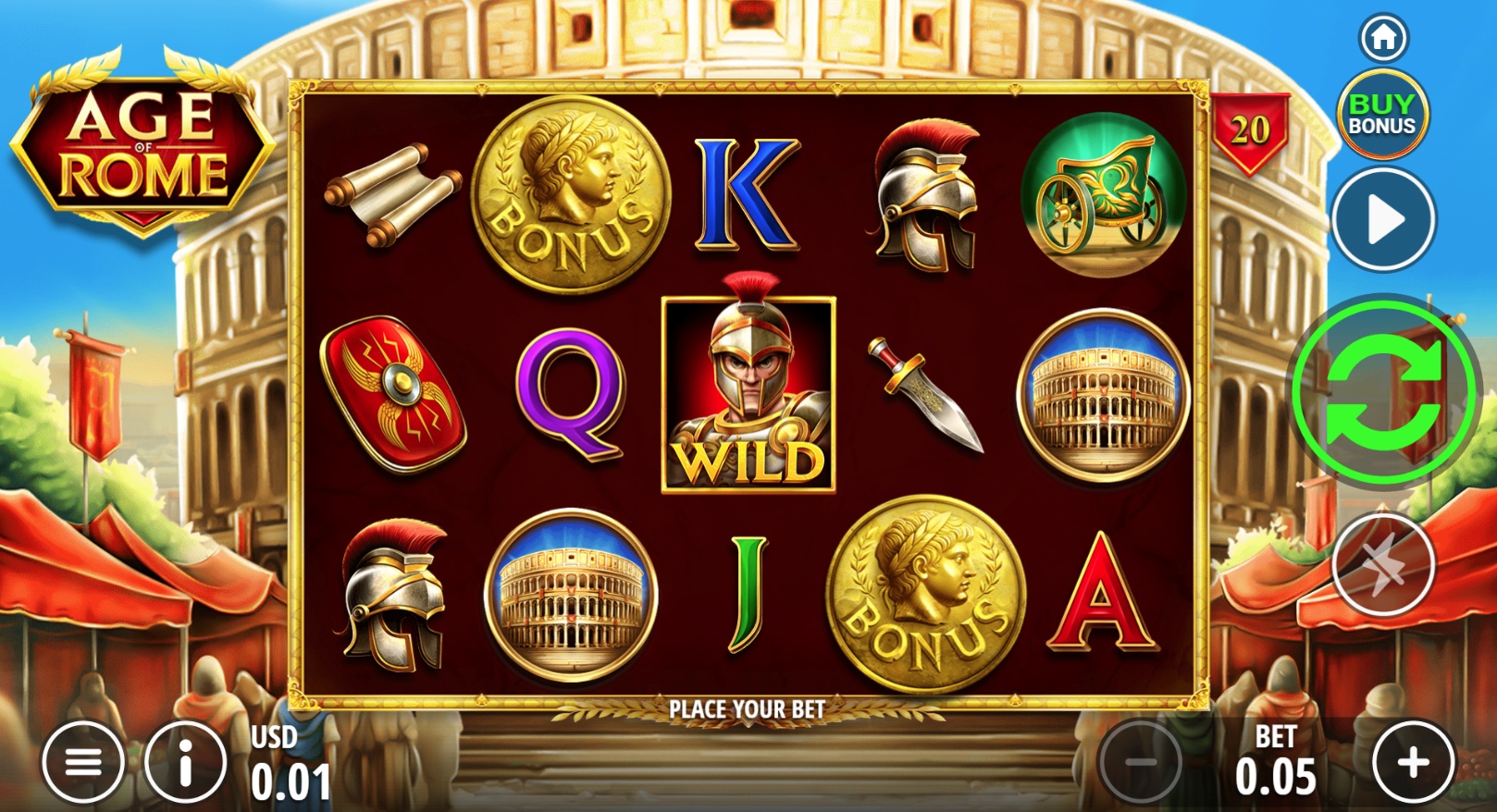The image size is (1497, 812).
Task: Click the Home icon in the top right
Action: 1382,37
